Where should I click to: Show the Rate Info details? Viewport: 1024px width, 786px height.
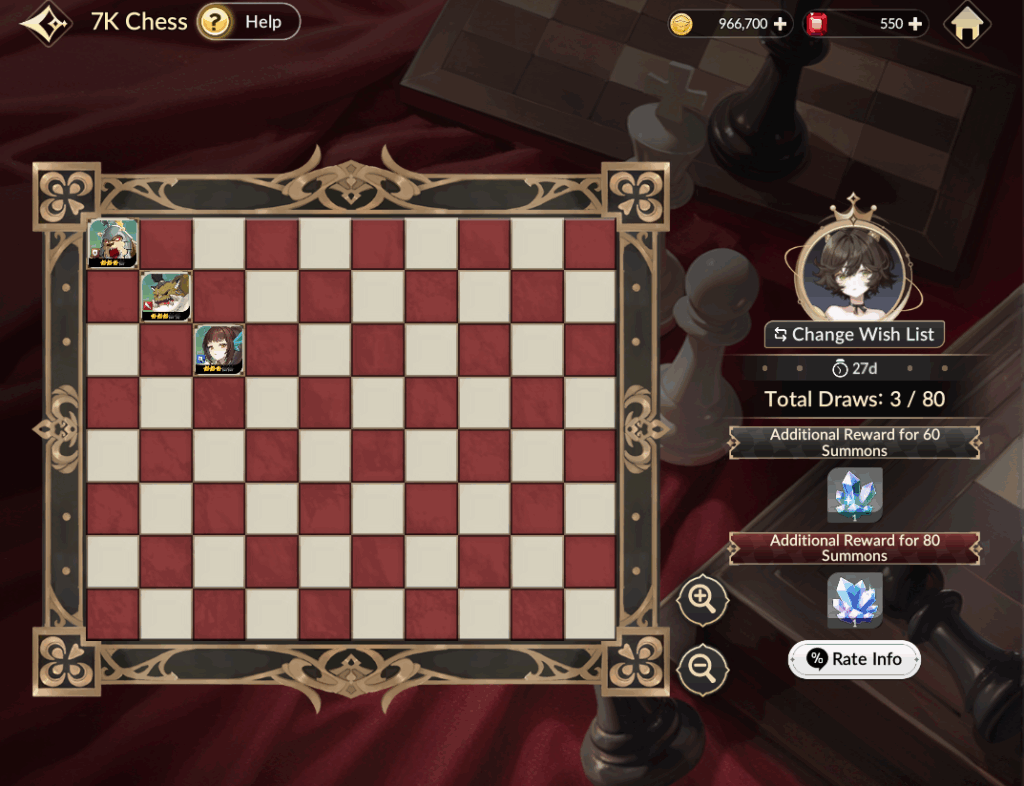click(x=854, y=659)
